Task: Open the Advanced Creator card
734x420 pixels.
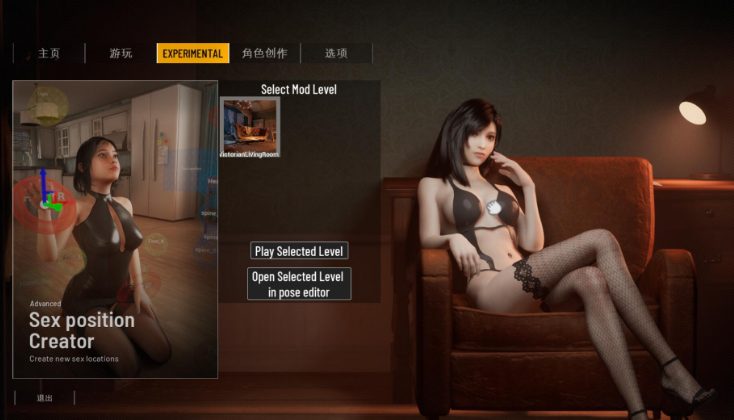Action: (115, 230)
